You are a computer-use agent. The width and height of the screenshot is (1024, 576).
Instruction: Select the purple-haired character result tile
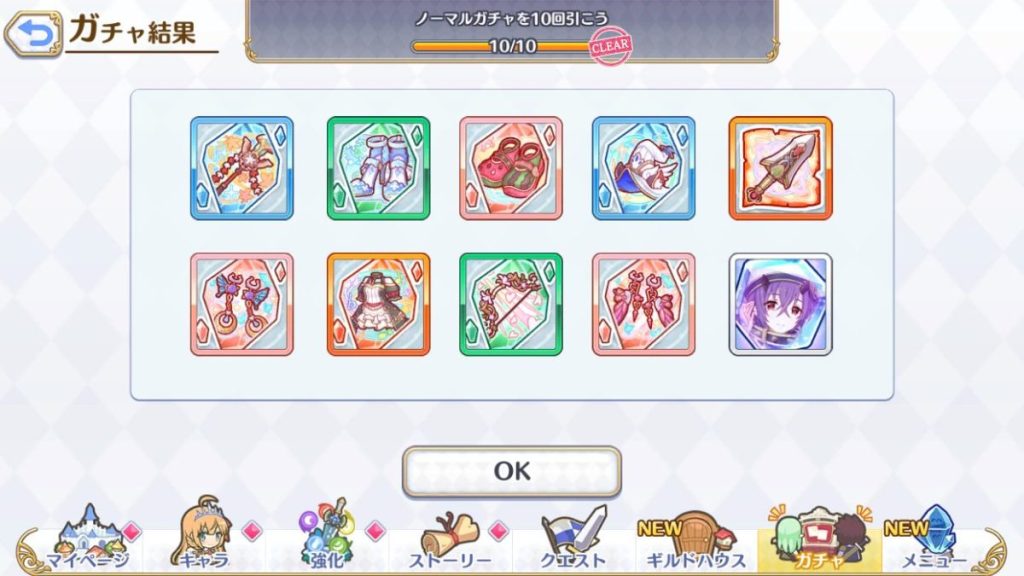(780, 304)
